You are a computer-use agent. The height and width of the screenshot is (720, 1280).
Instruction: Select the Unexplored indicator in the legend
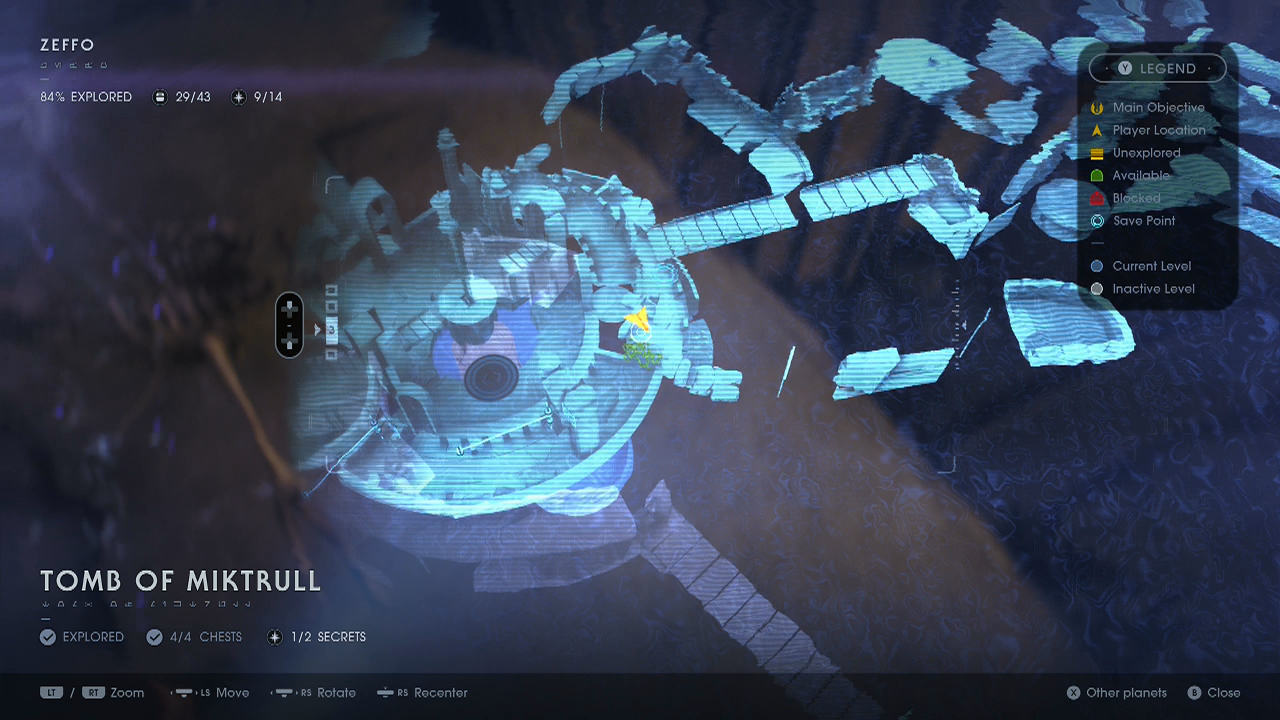(1096, 152)
